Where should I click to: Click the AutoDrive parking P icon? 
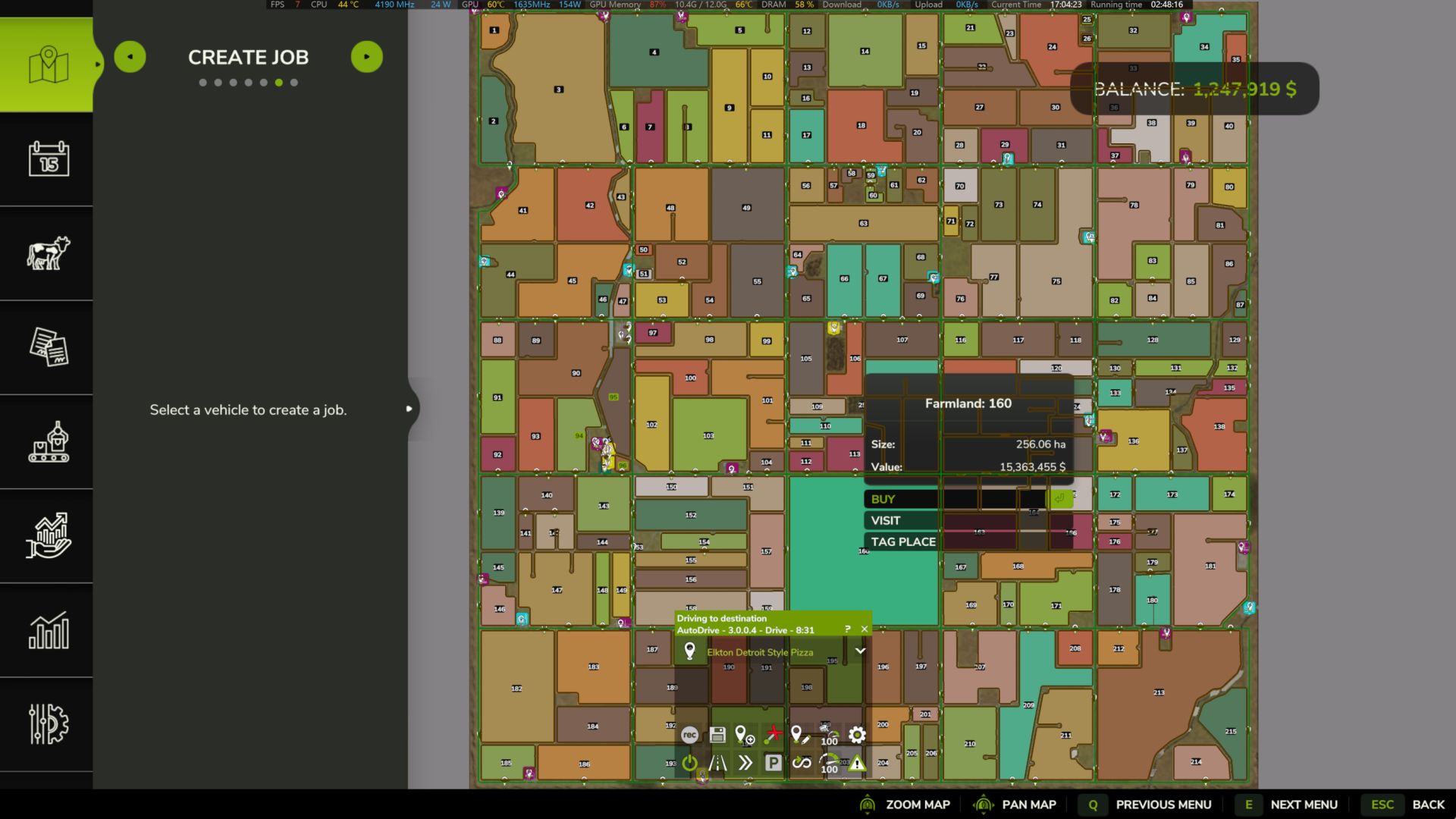773,763
